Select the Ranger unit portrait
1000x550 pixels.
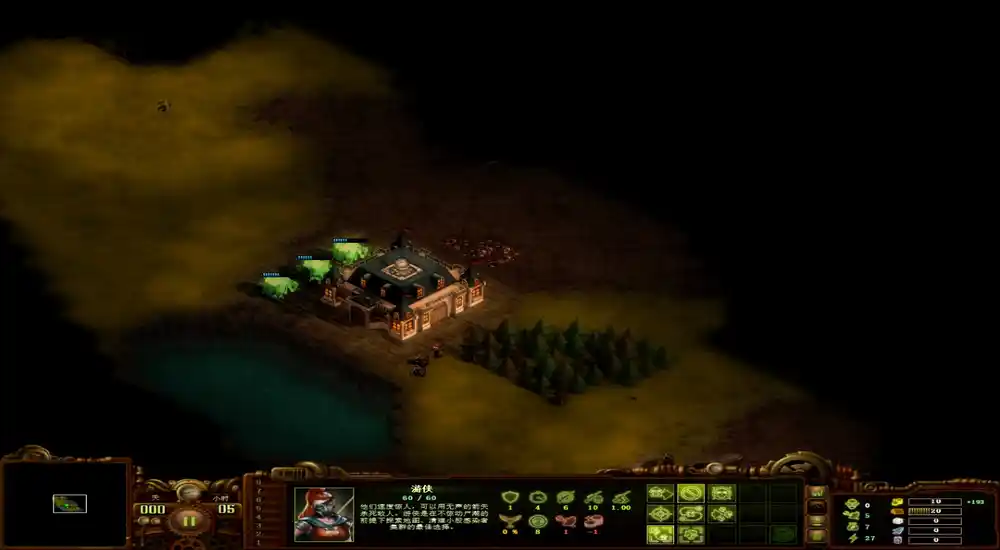click(324, 514)
